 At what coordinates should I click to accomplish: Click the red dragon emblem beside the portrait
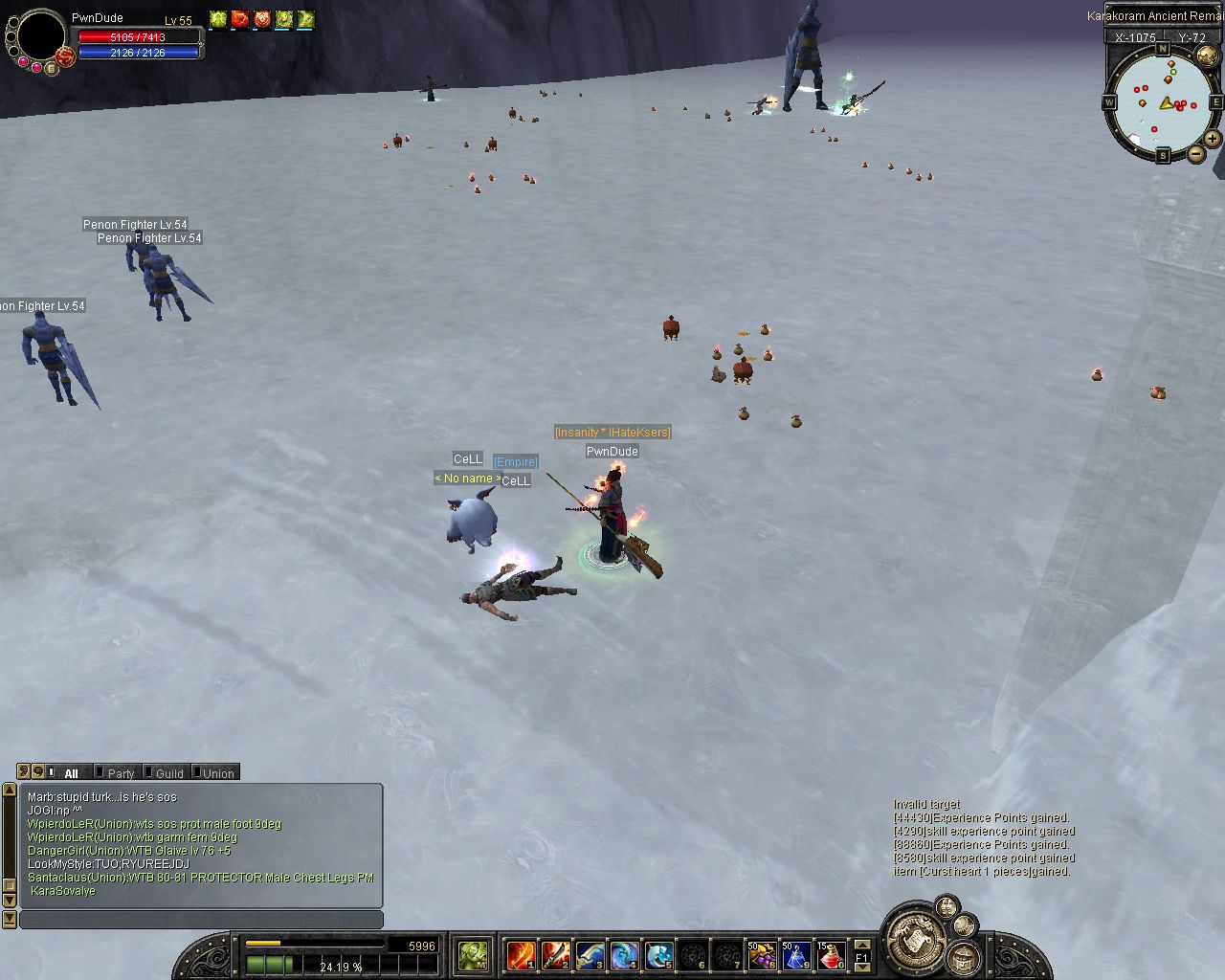point(65,56)
